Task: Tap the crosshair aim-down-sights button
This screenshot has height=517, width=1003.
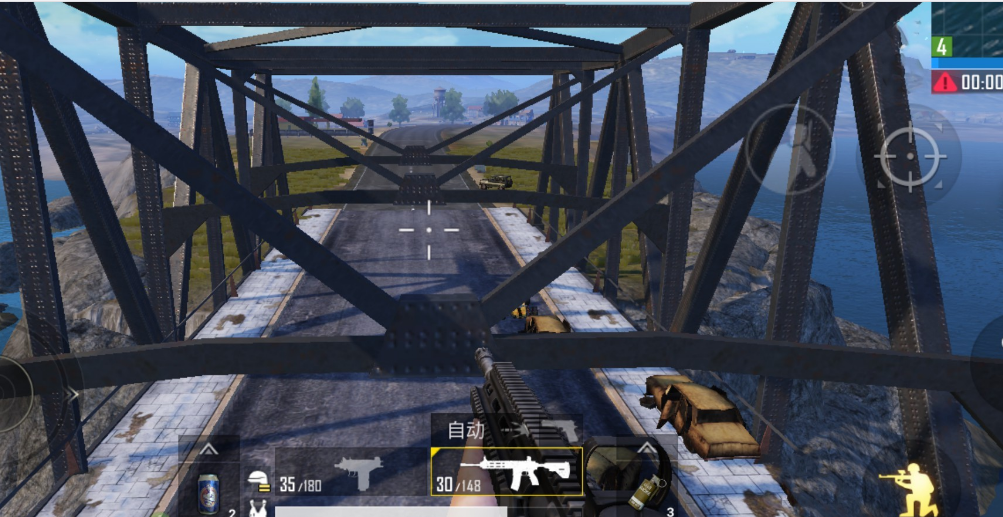Action: 909,157
